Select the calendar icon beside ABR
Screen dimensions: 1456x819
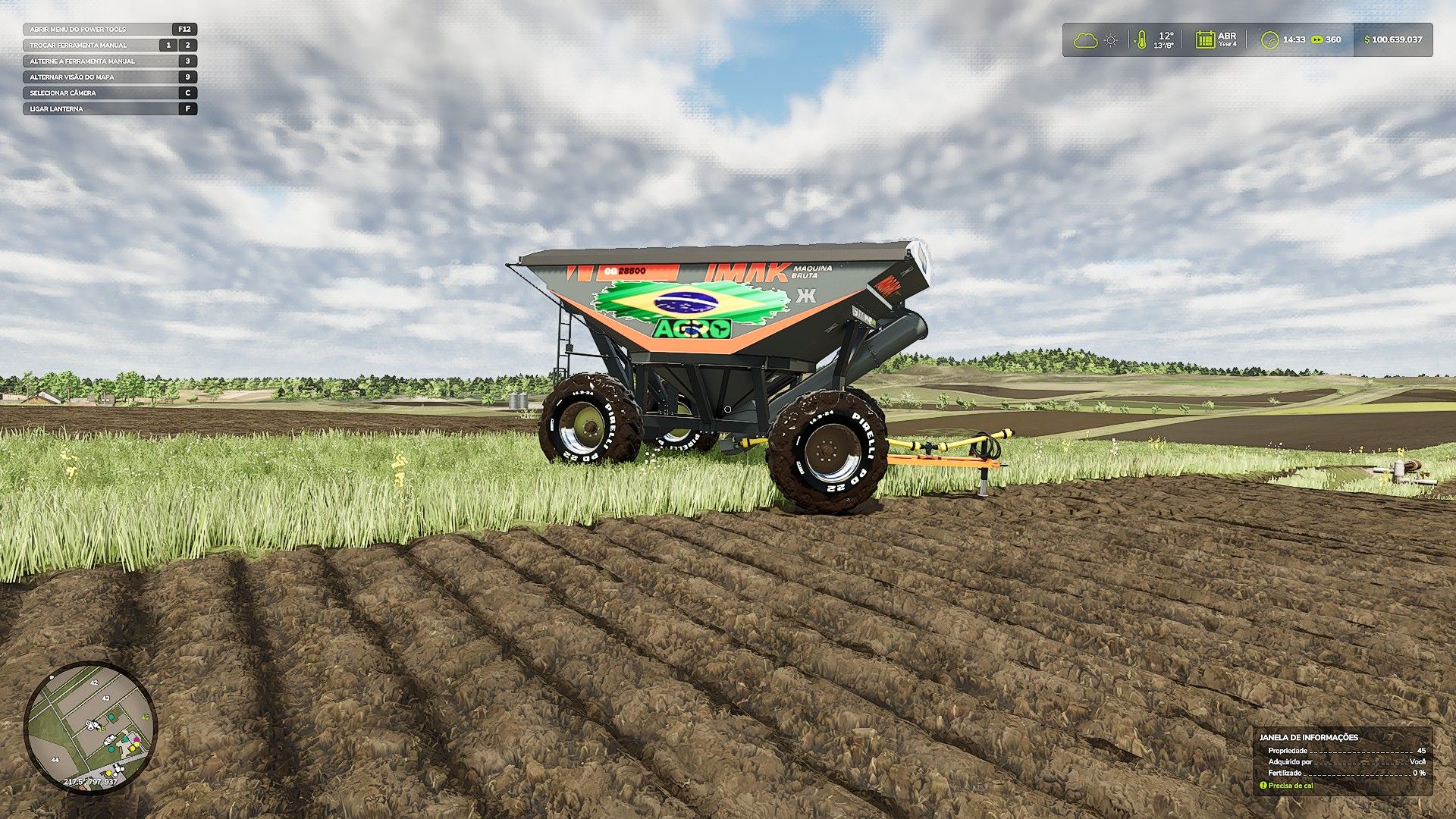point(1204,39)
